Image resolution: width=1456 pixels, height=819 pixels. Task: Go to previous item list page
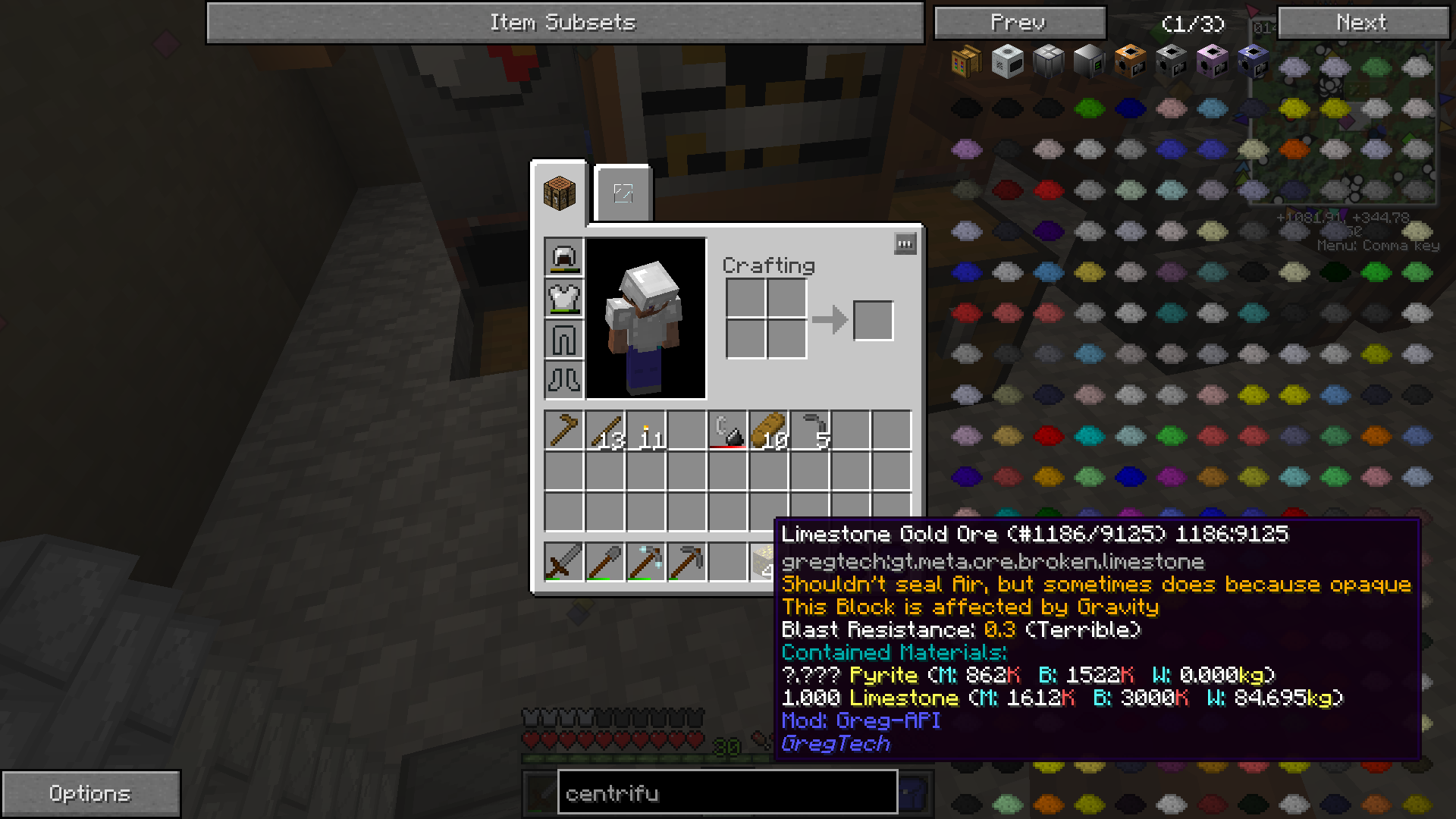click(1019, 23)
